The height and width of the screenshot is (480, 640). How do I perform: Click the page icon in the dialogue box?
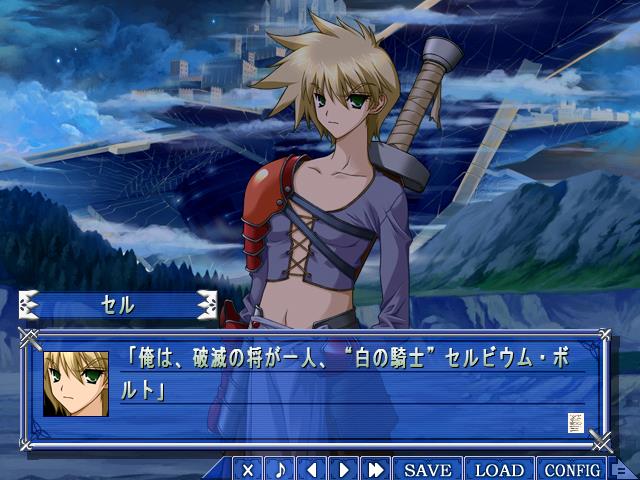pyautogui.click(x=575, y=422)
